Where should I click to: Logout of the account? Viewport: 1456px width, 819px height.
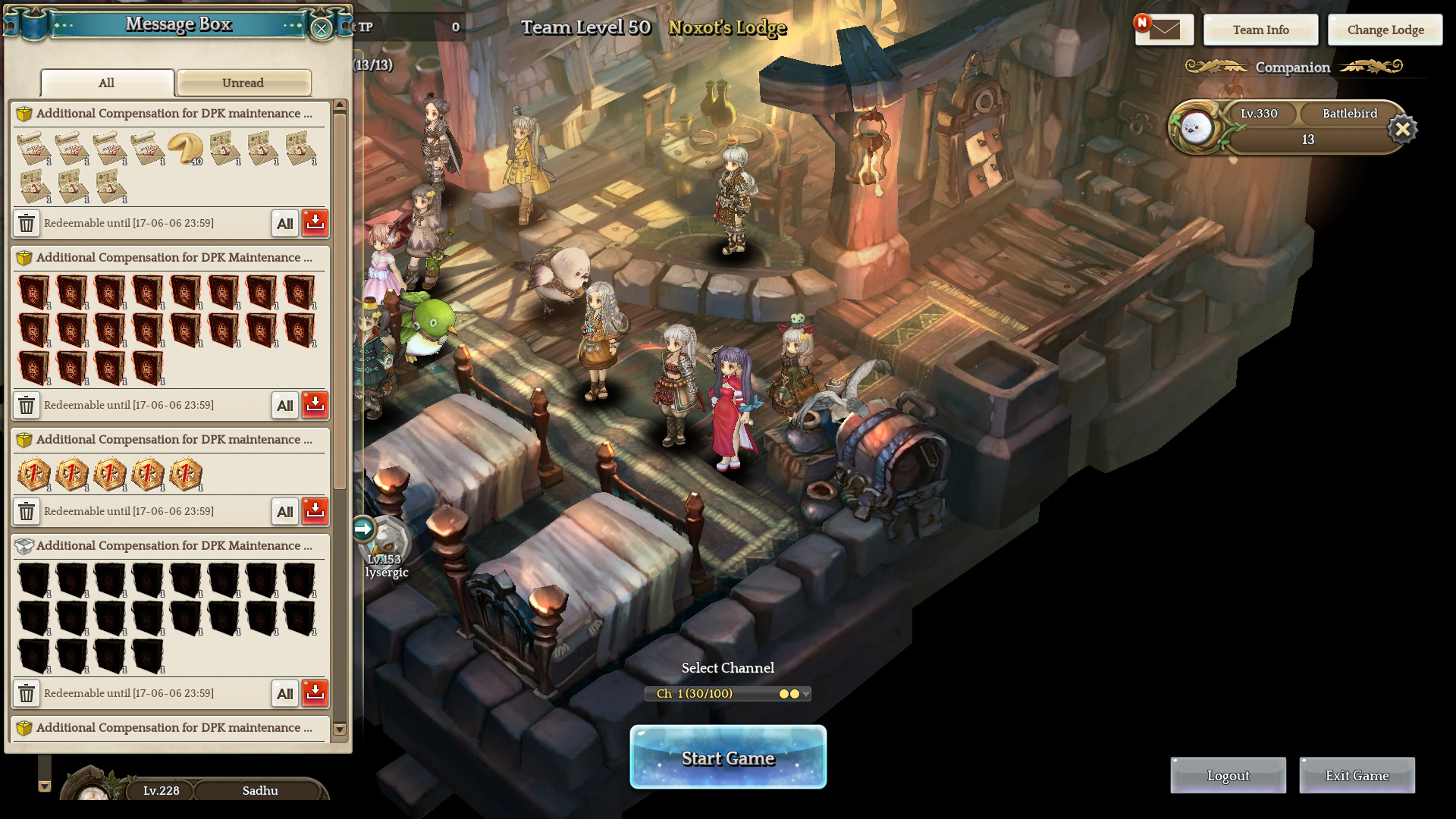click(x=1228, y=775)
